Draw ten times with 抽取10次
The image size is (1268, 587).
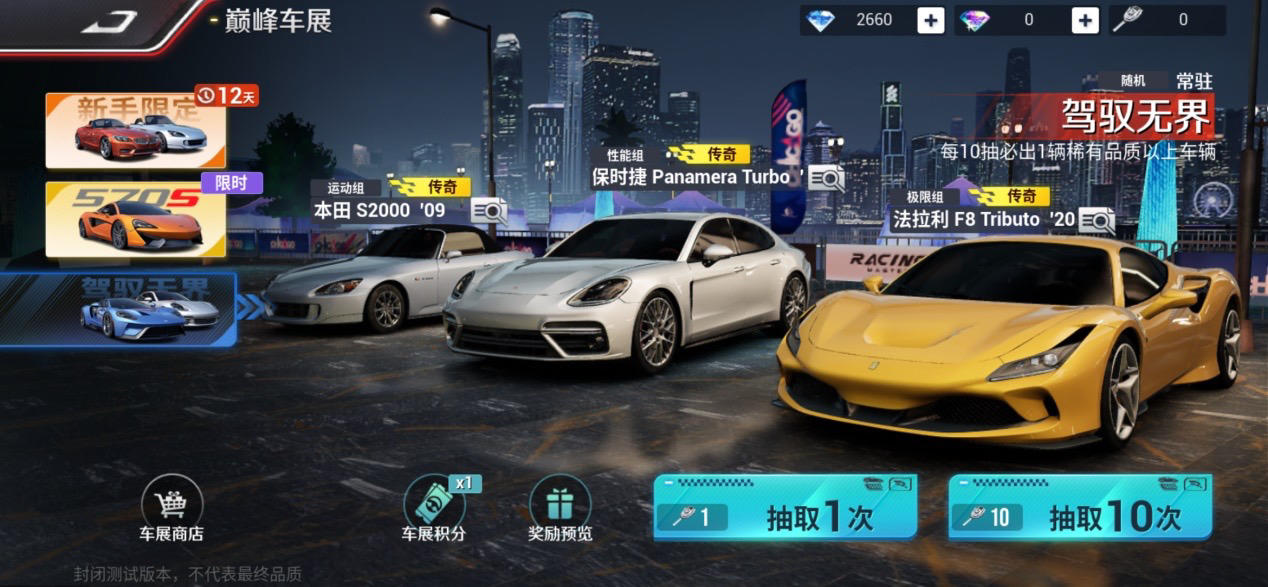(1079, 507)
